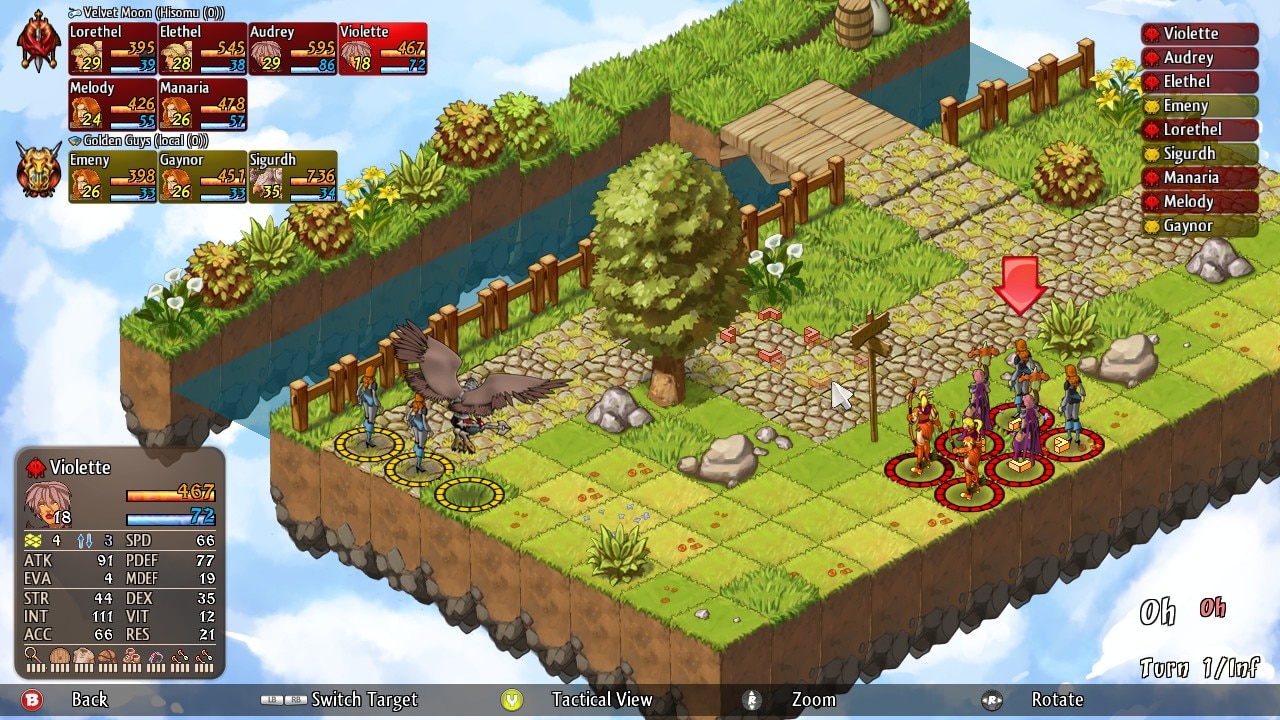Select Emeny's turn order entry
Screen dimensions: 1280x720
(x=1199, y=106)
